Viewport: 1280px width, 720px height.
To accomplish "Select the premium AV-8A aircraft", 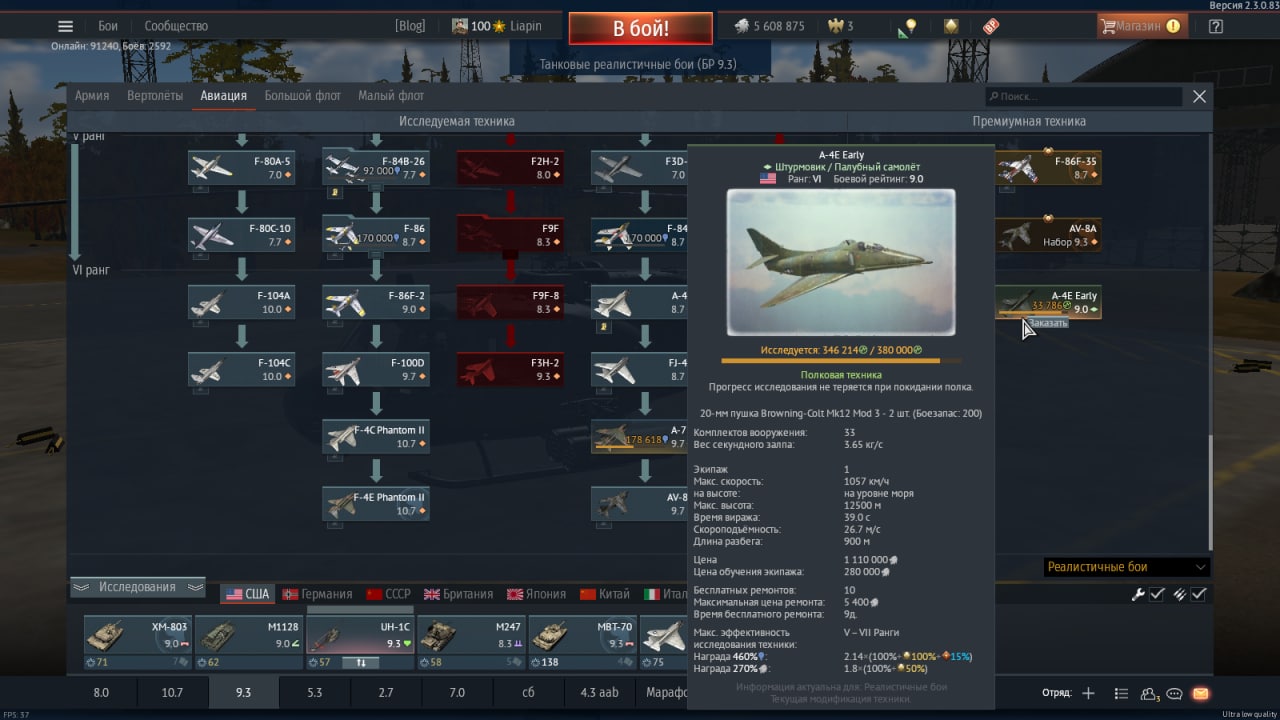I will 1048,235.
